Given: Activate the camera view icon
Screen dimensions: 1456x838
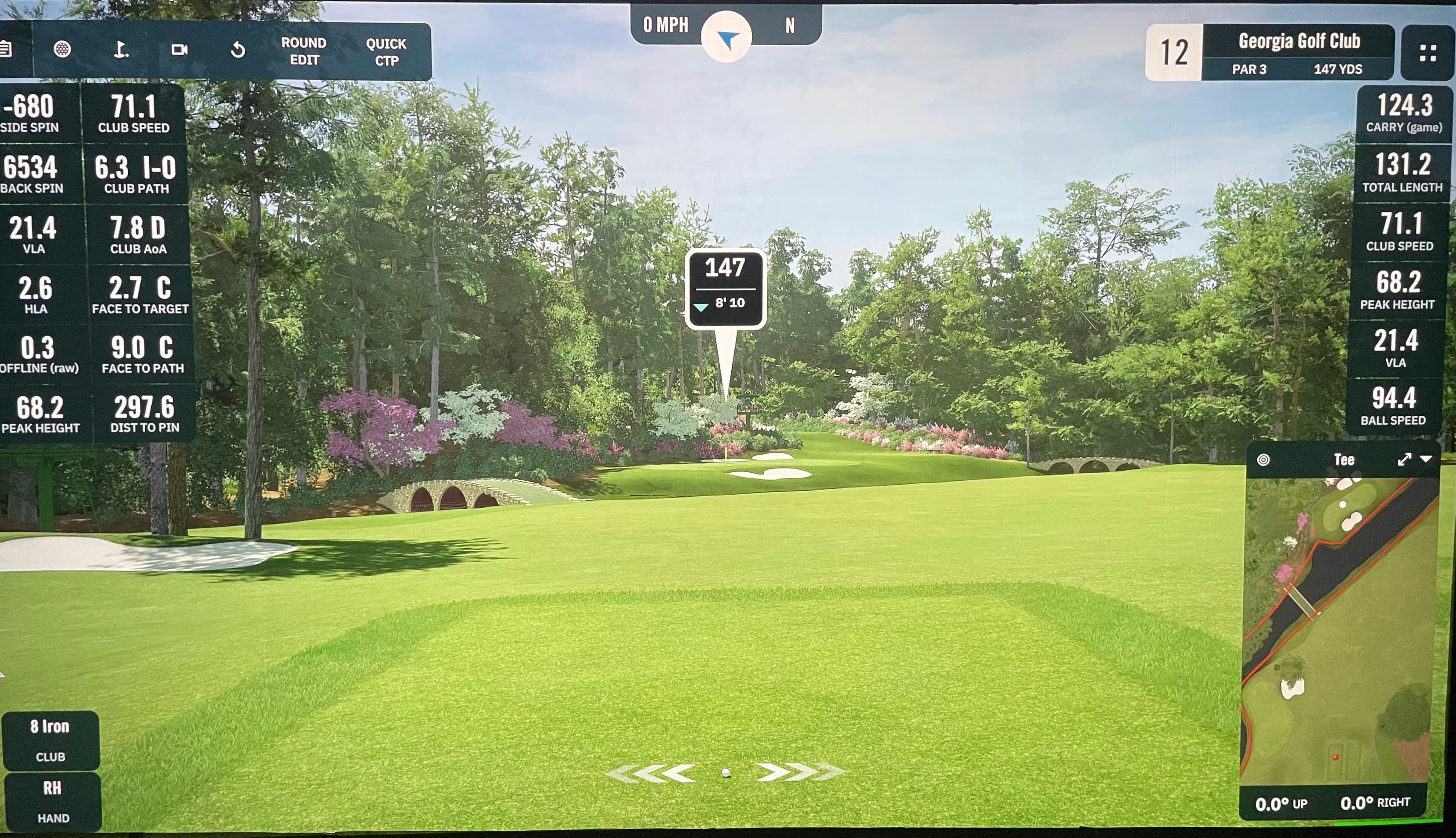Looking at the screenshot, I should tap(179, 50).
